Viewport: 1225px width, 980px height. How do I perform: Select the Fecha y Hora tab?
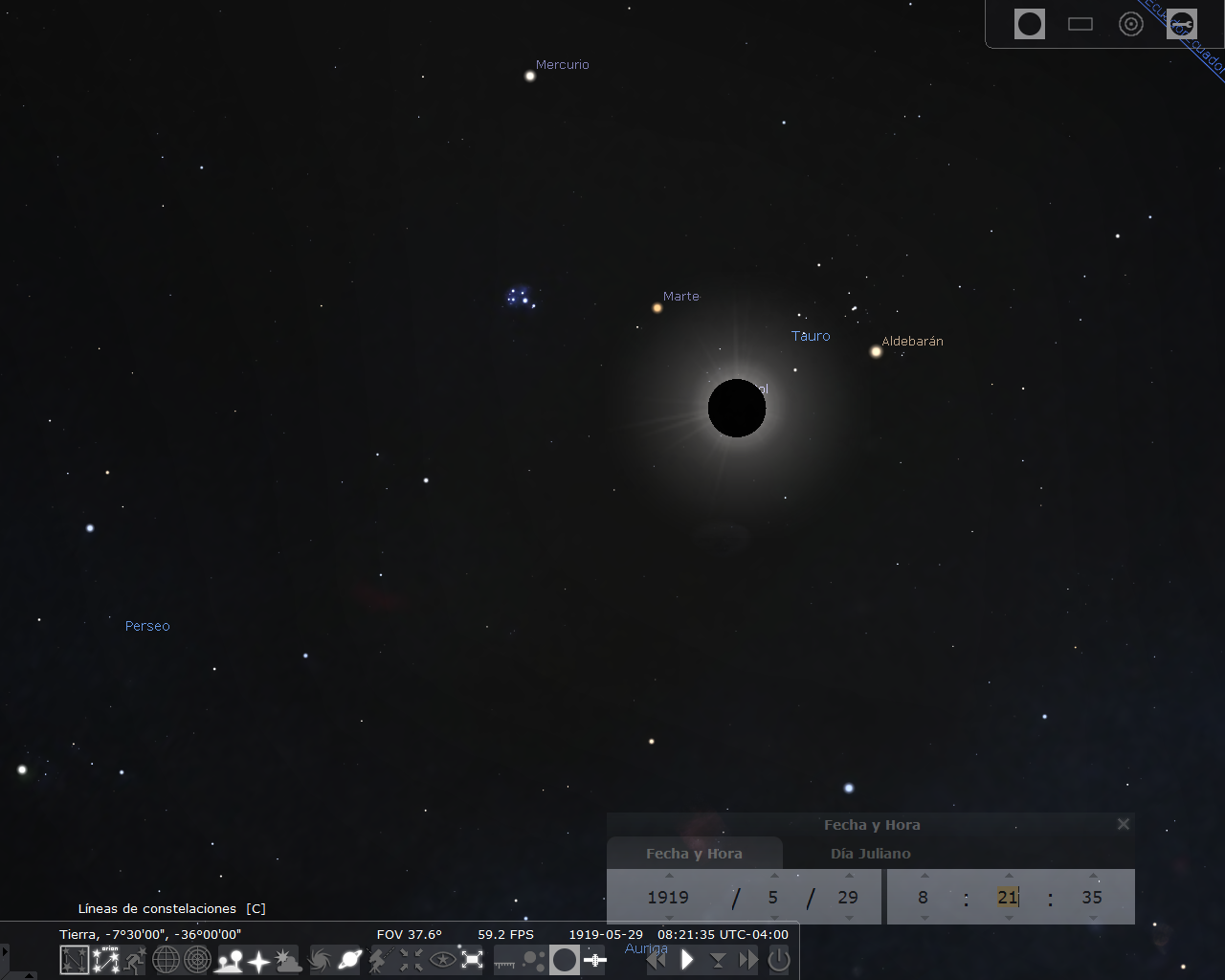point(695,853)
